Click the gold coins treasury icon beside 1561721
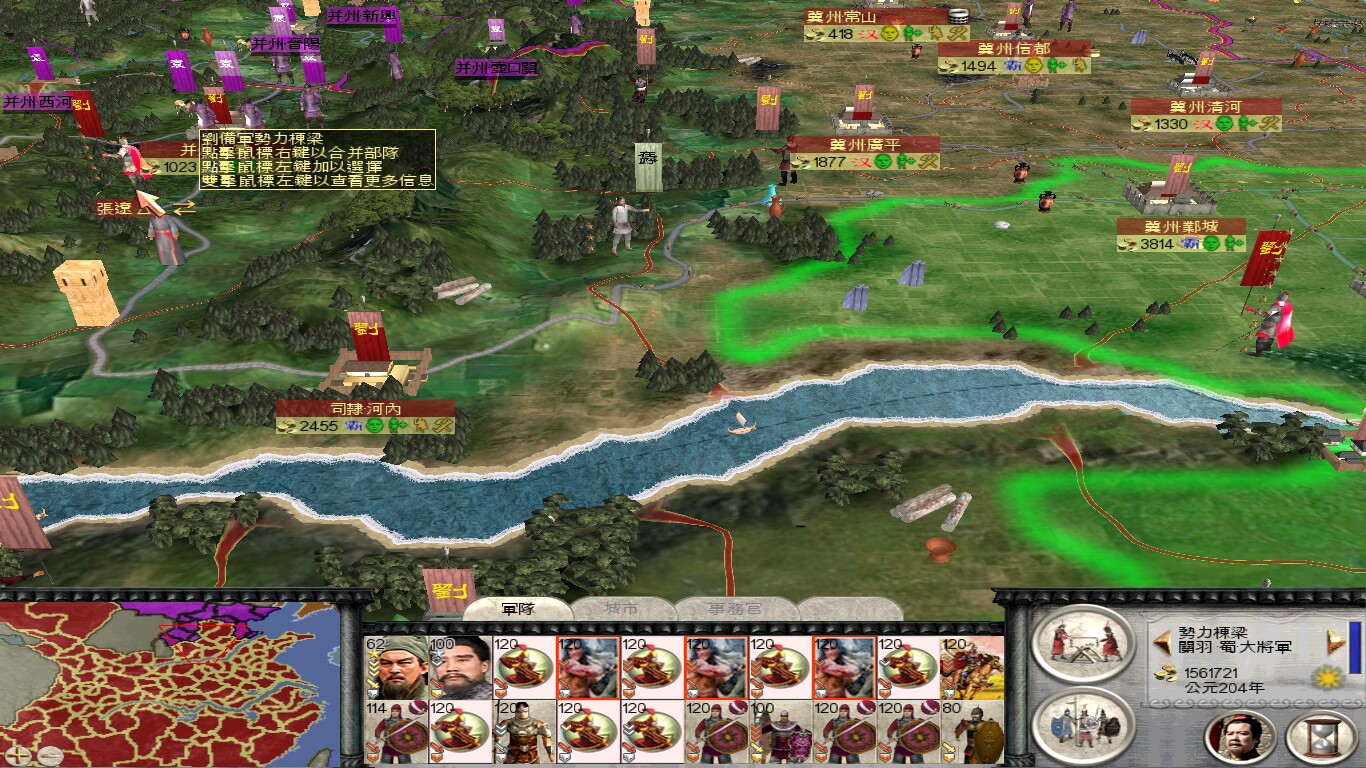The height and width of the screenshot is (768, 1366). (1167, 674)
